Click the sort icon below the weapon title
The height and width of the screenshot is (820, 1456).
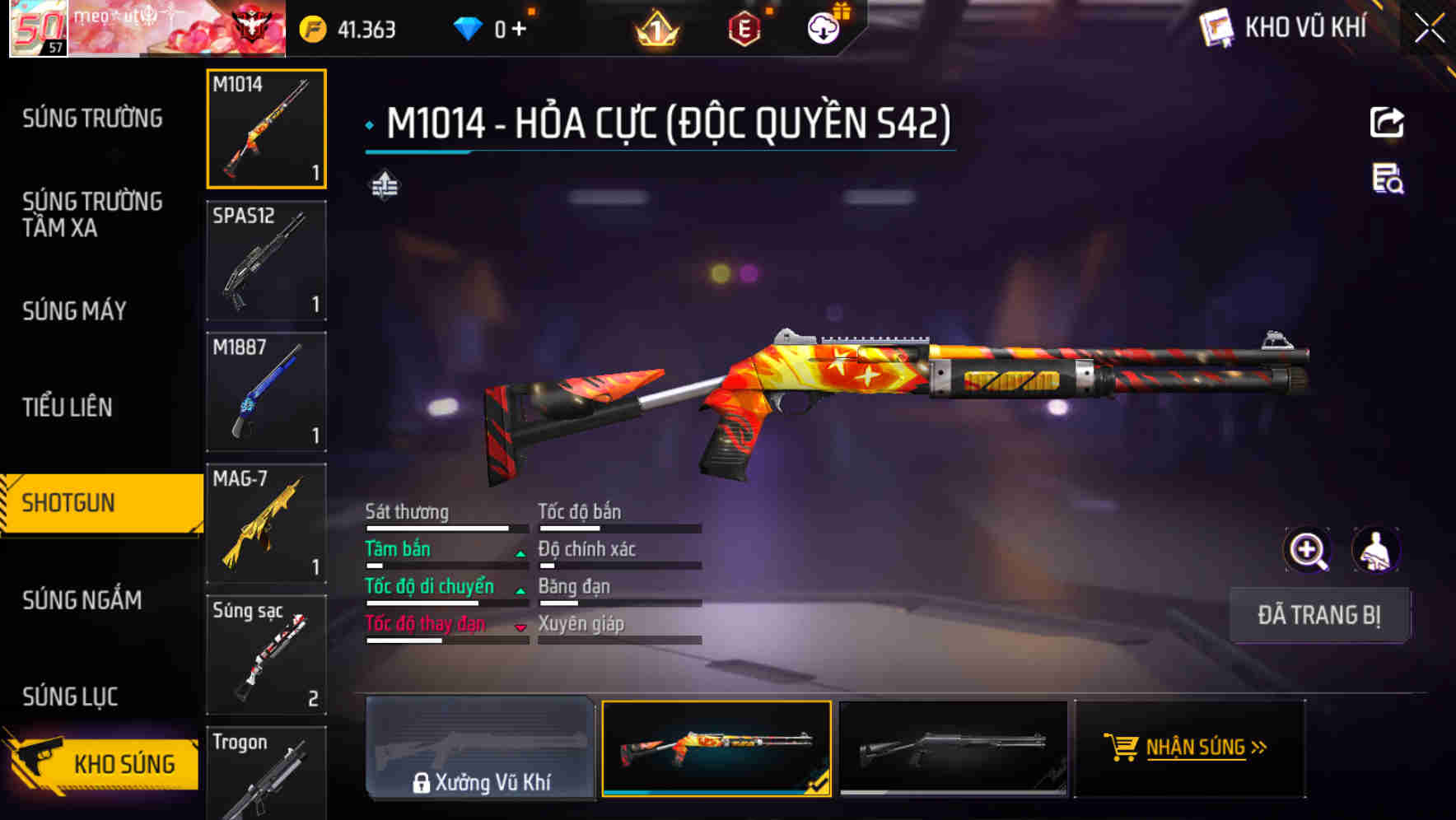pyautogui.click(x=384, y=186)
